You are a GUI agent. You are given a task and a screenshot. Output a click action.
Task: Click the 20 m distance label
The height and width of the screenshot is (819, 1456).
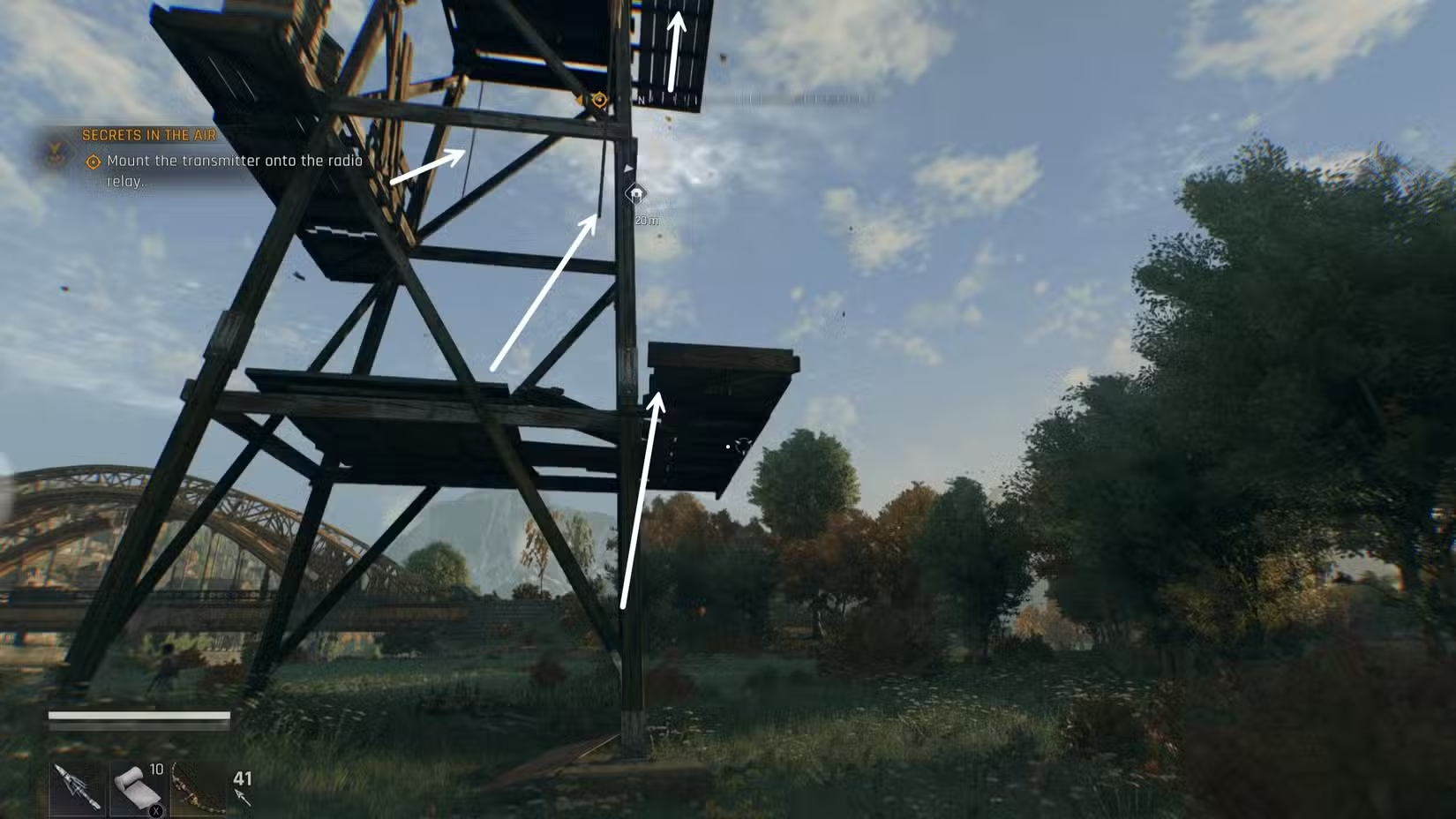[647, 221]
